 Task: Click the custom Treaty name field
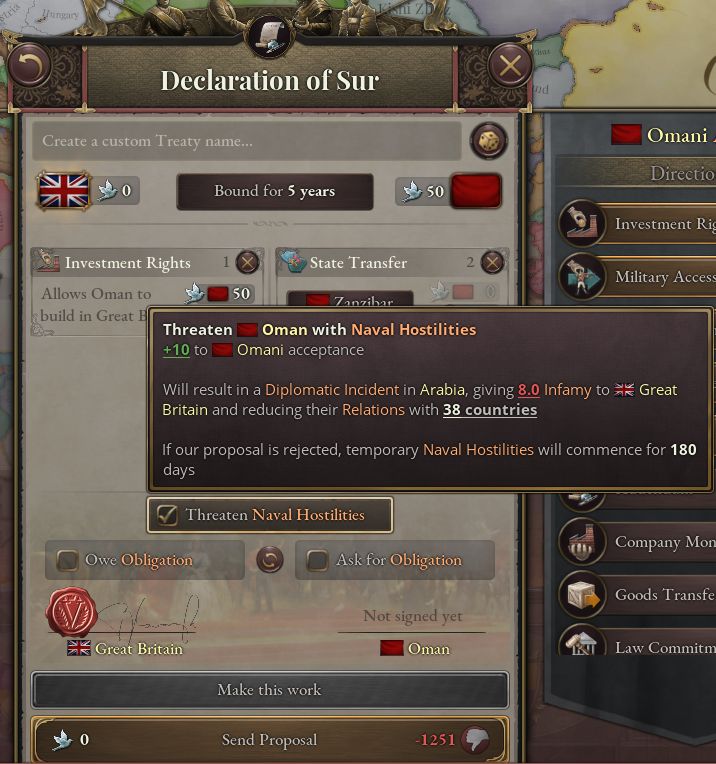click(246, 141)
